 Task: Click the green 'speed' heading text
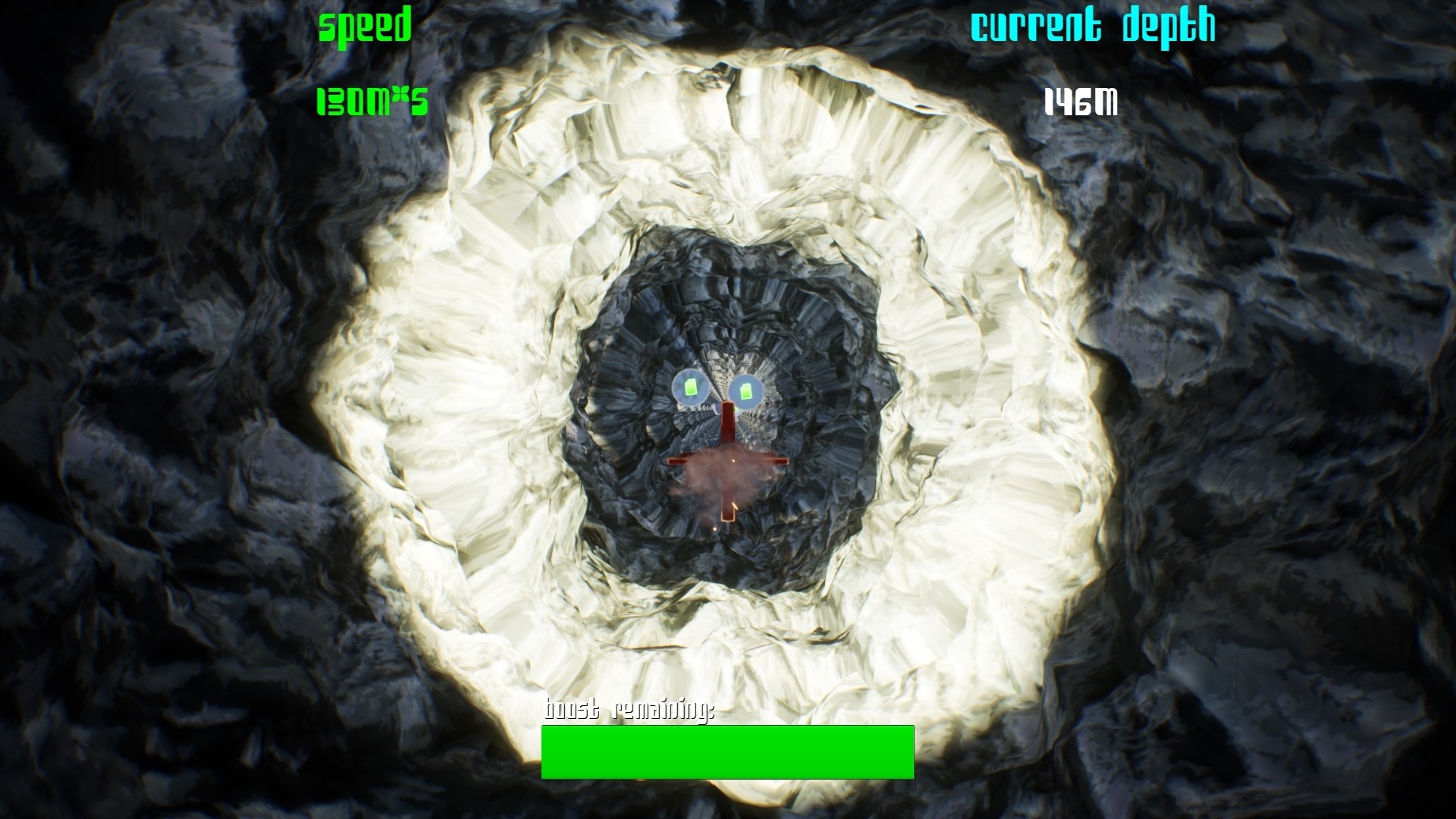[365, 27]
